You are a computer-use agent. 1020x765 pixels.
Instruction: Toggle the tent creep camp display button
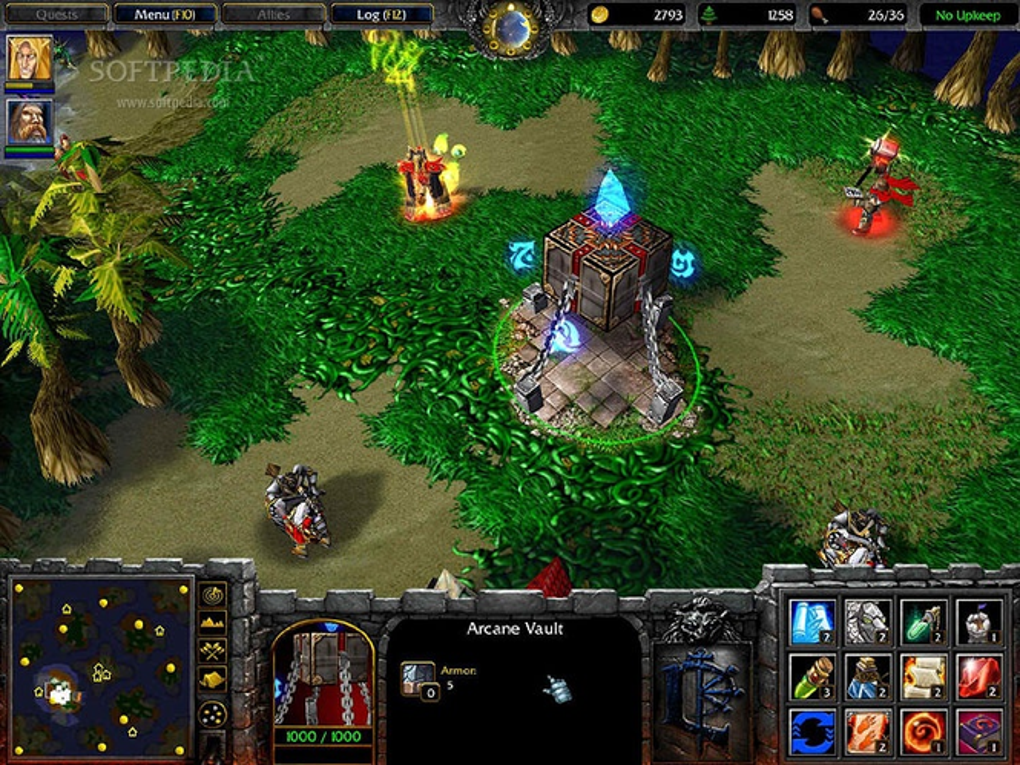(213, 681)
